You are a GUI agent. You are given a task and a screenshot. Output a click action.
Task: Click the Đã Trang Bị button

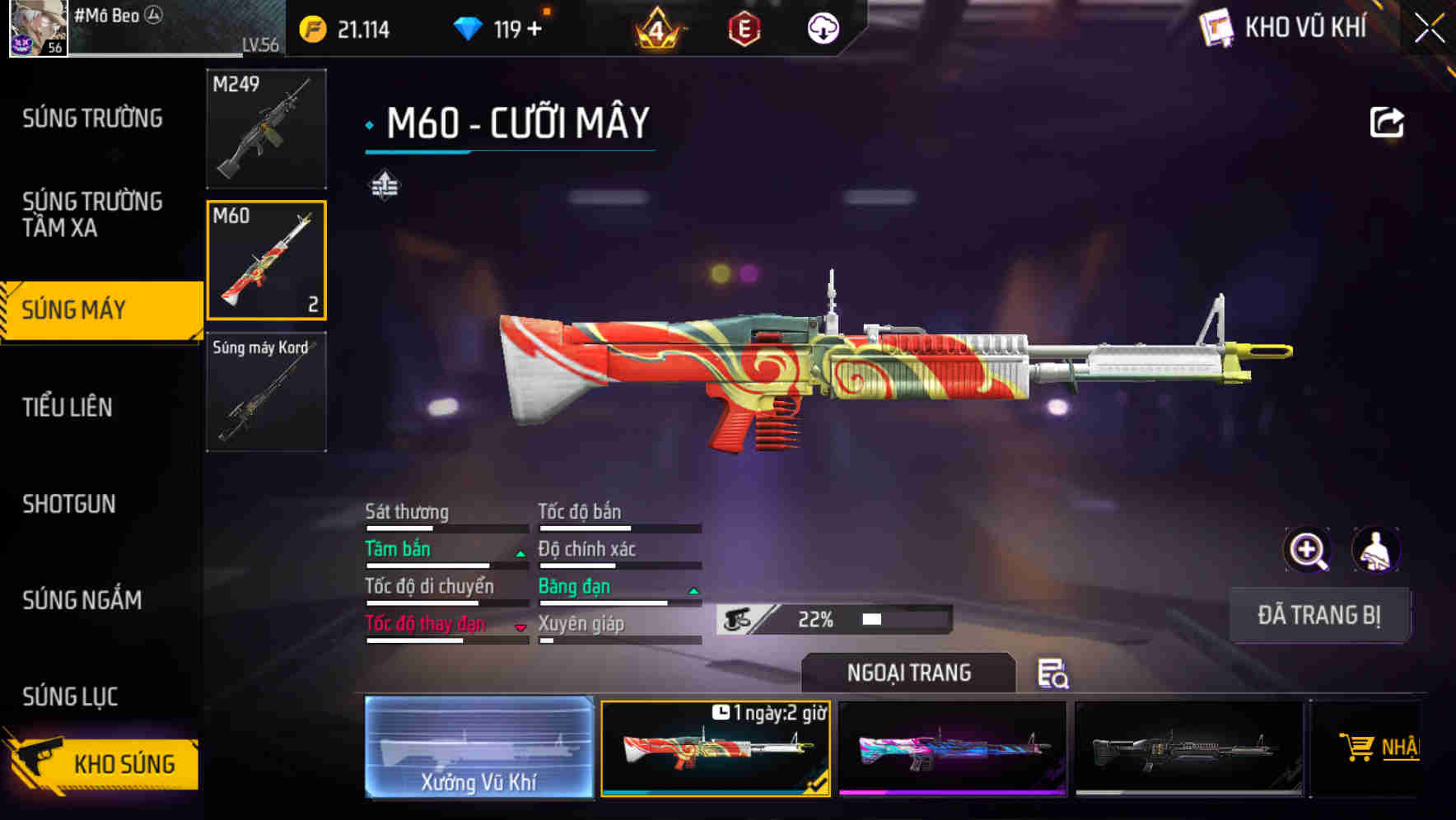[x=1318, y=615]
